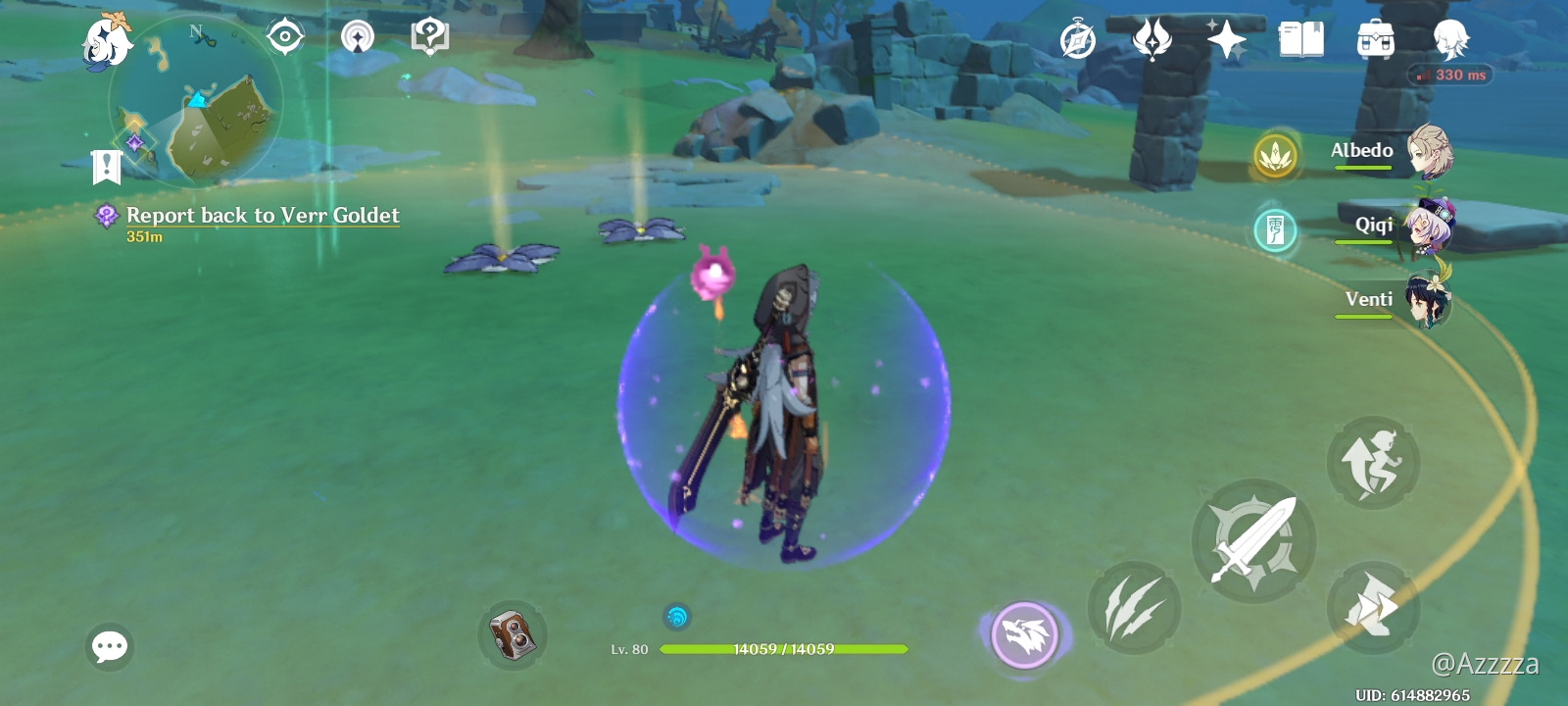Viewport: 1568px width, 706px height.
Task: Open the Paimon menu icon
Action: point(106,41)
